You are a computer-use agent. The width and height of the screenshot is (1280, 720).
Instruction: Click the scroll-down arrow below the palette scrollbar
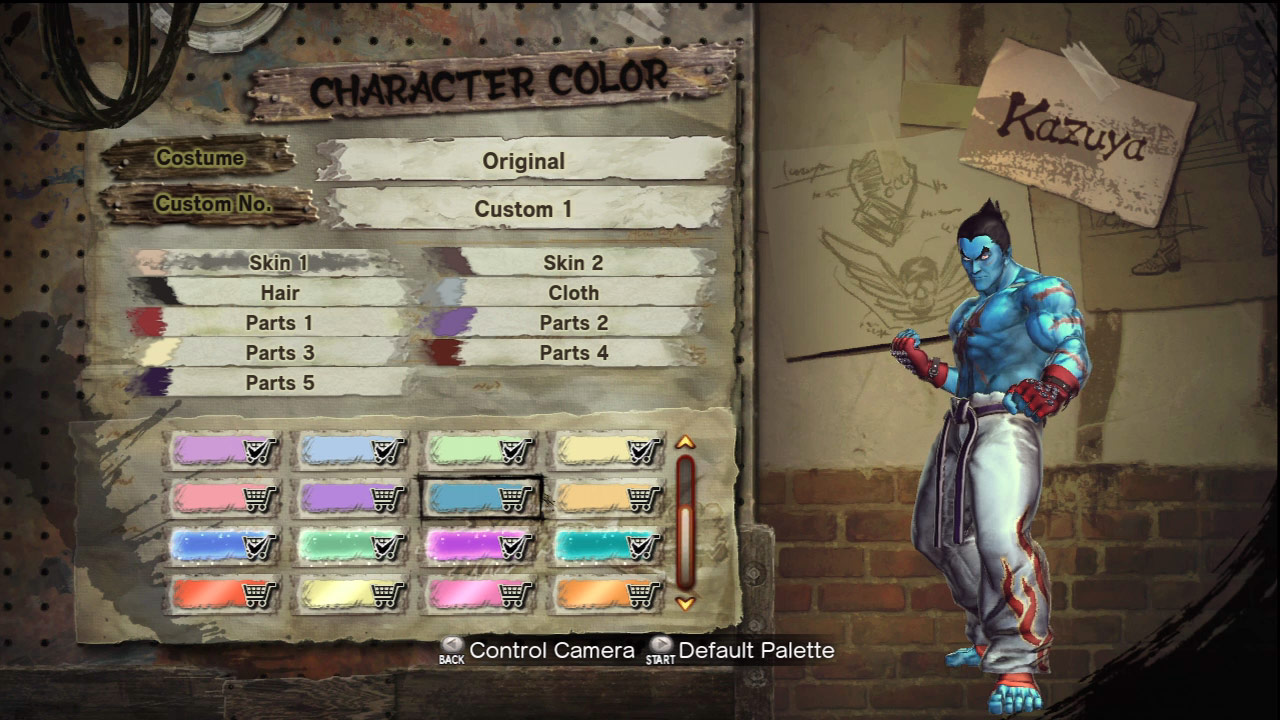[x=686, y=602]
